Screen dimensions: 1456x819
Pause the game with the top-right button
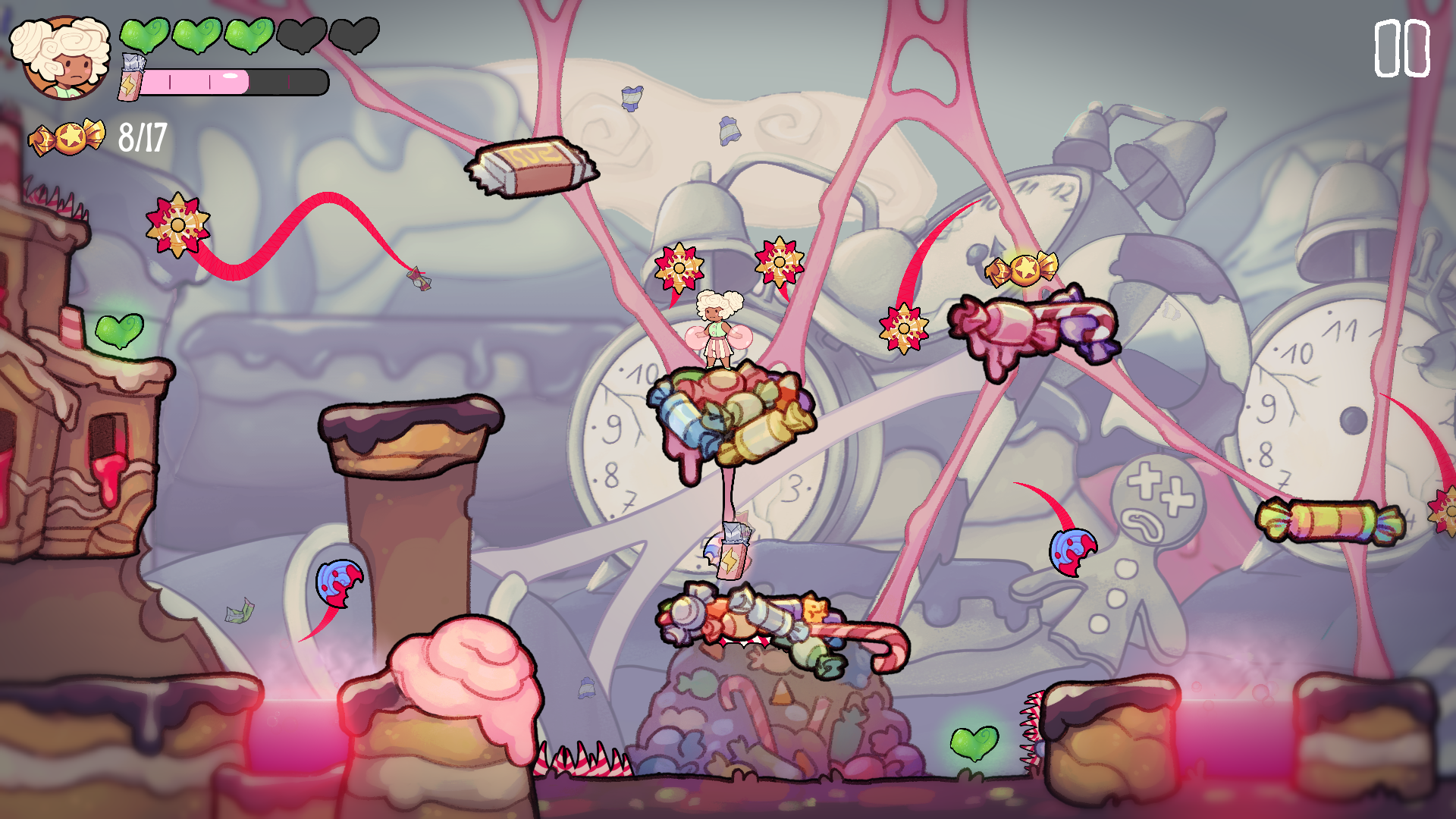pyautogui.click(x=1401, y=49)
